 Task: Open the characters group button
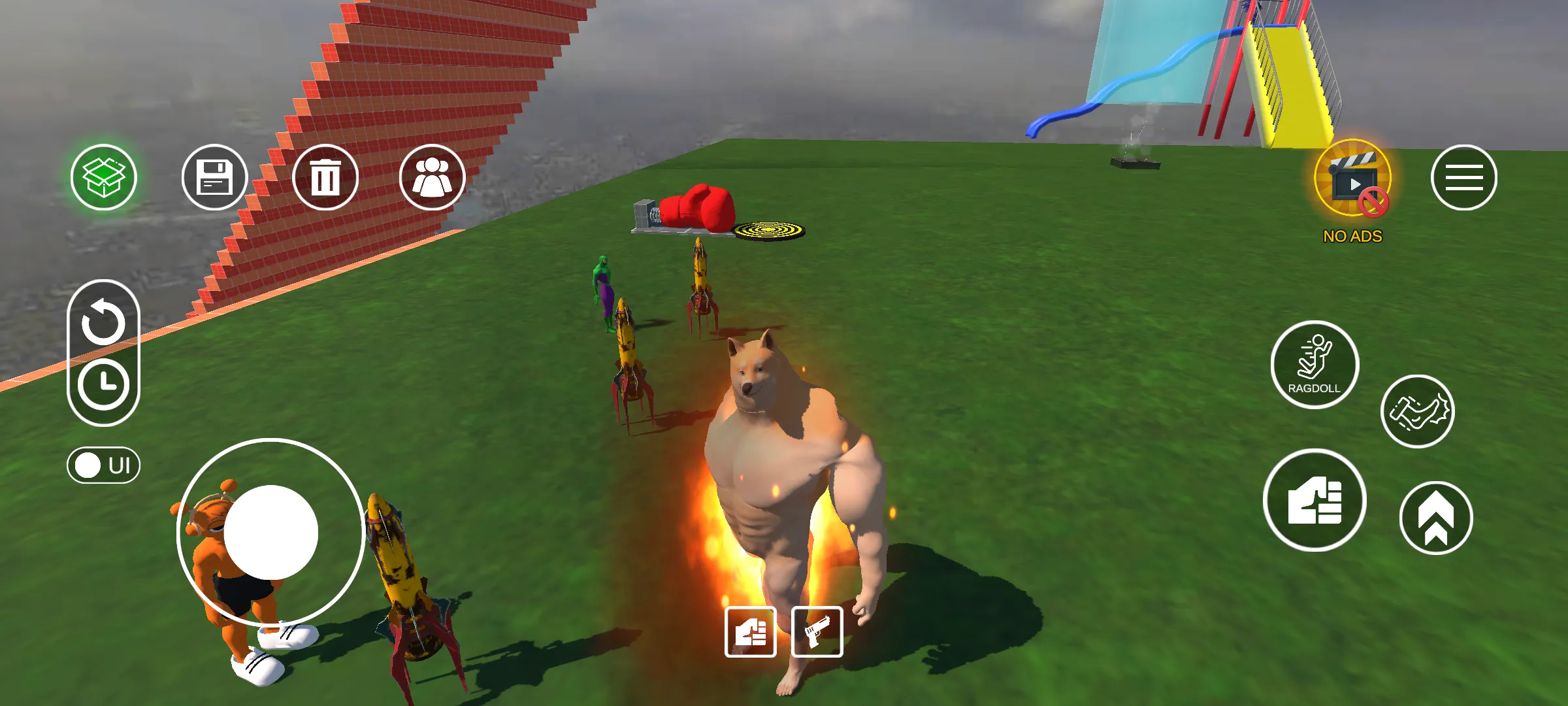[x=432, y=177]
